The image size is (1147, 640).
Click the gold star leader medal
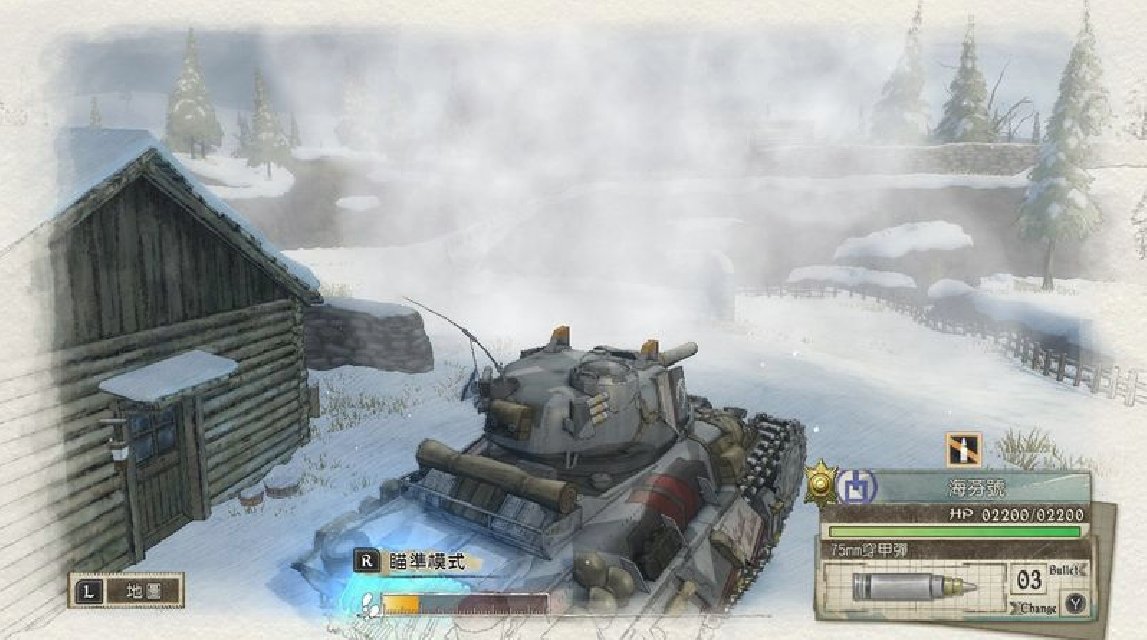pyautogui.click(x=820, y=485)
